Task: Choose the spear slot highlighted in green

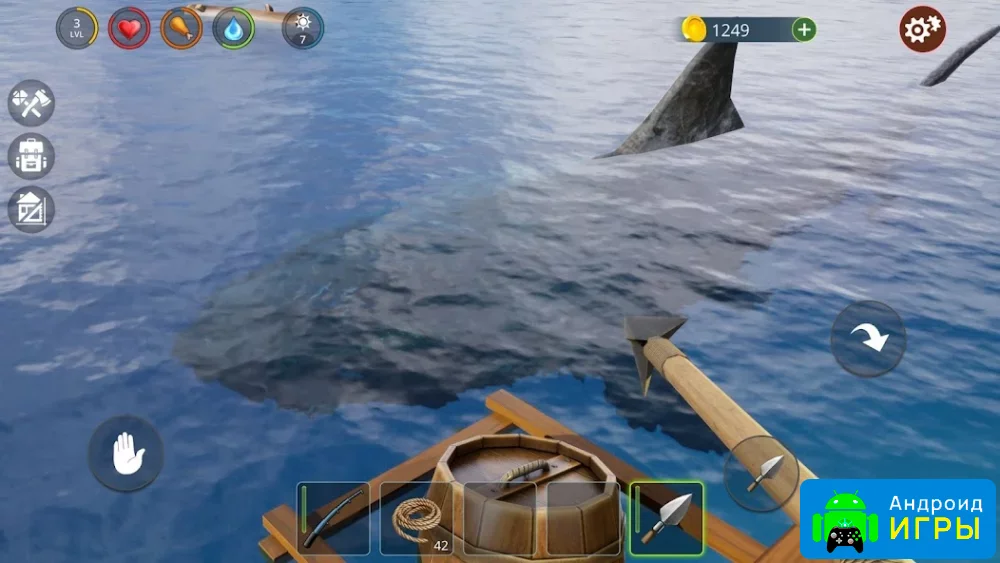Action: pyautogui.click(x=666, y=519)
